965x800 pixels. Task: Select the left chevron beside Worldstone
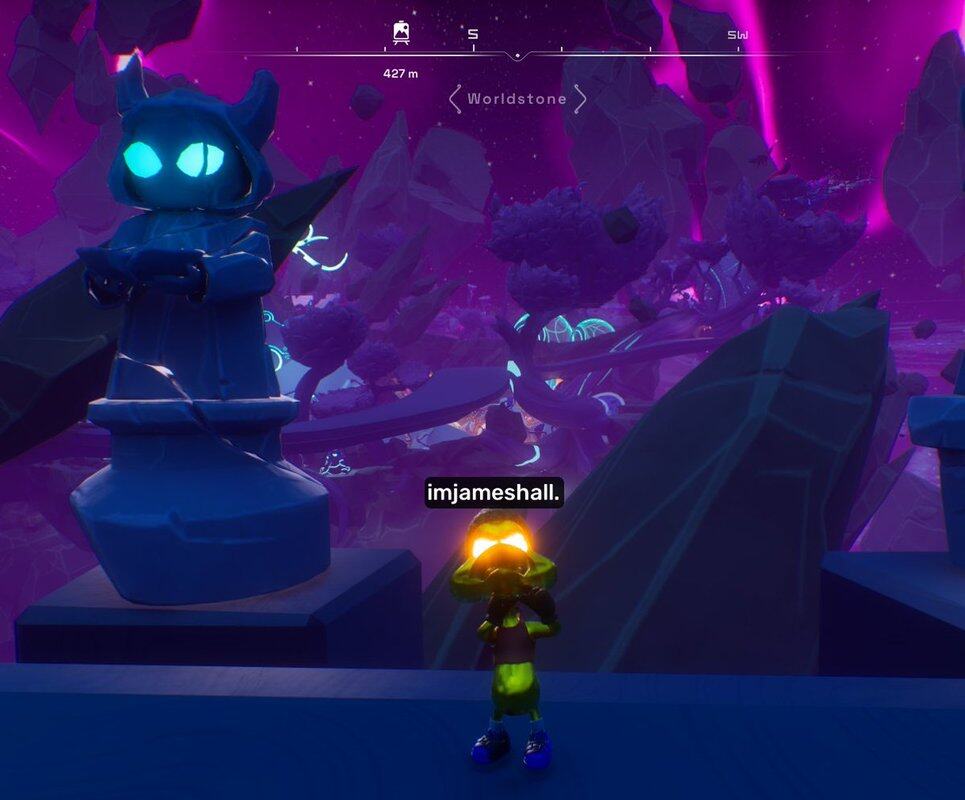click(x=455, y=99)
